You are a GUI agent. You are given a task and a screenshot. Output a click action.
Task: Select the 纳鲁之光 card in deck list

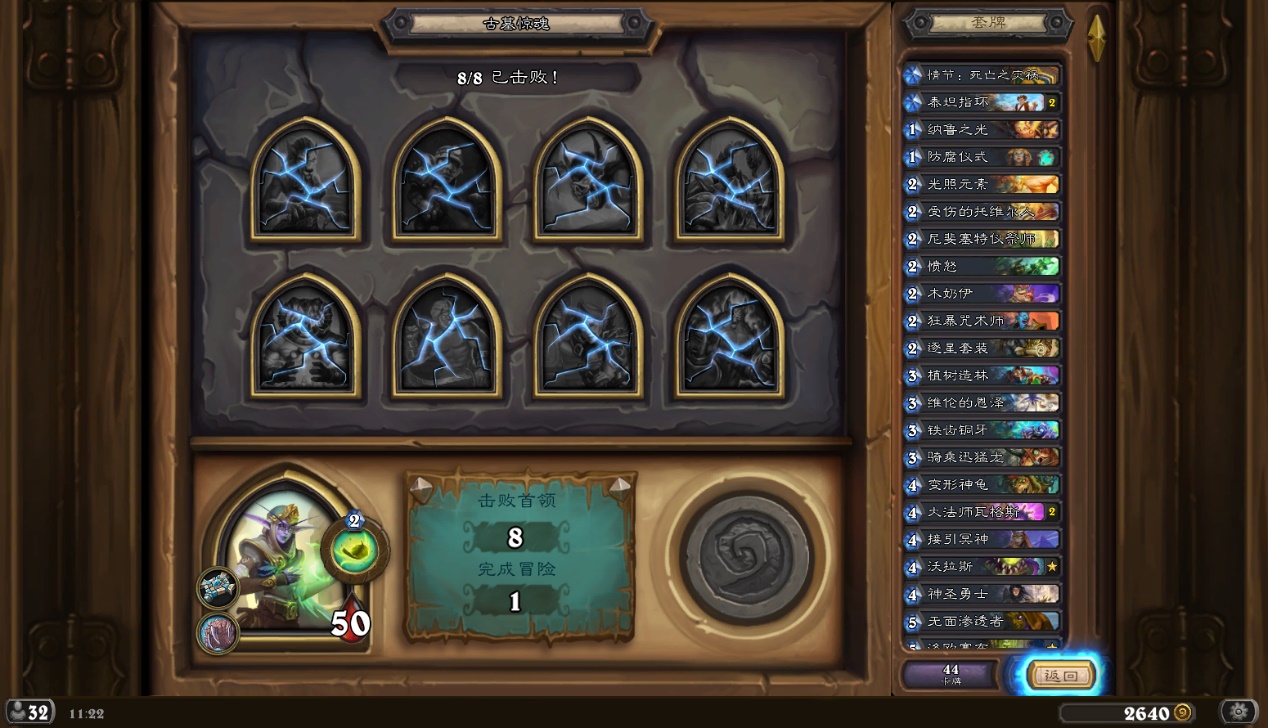coord(981,129)
